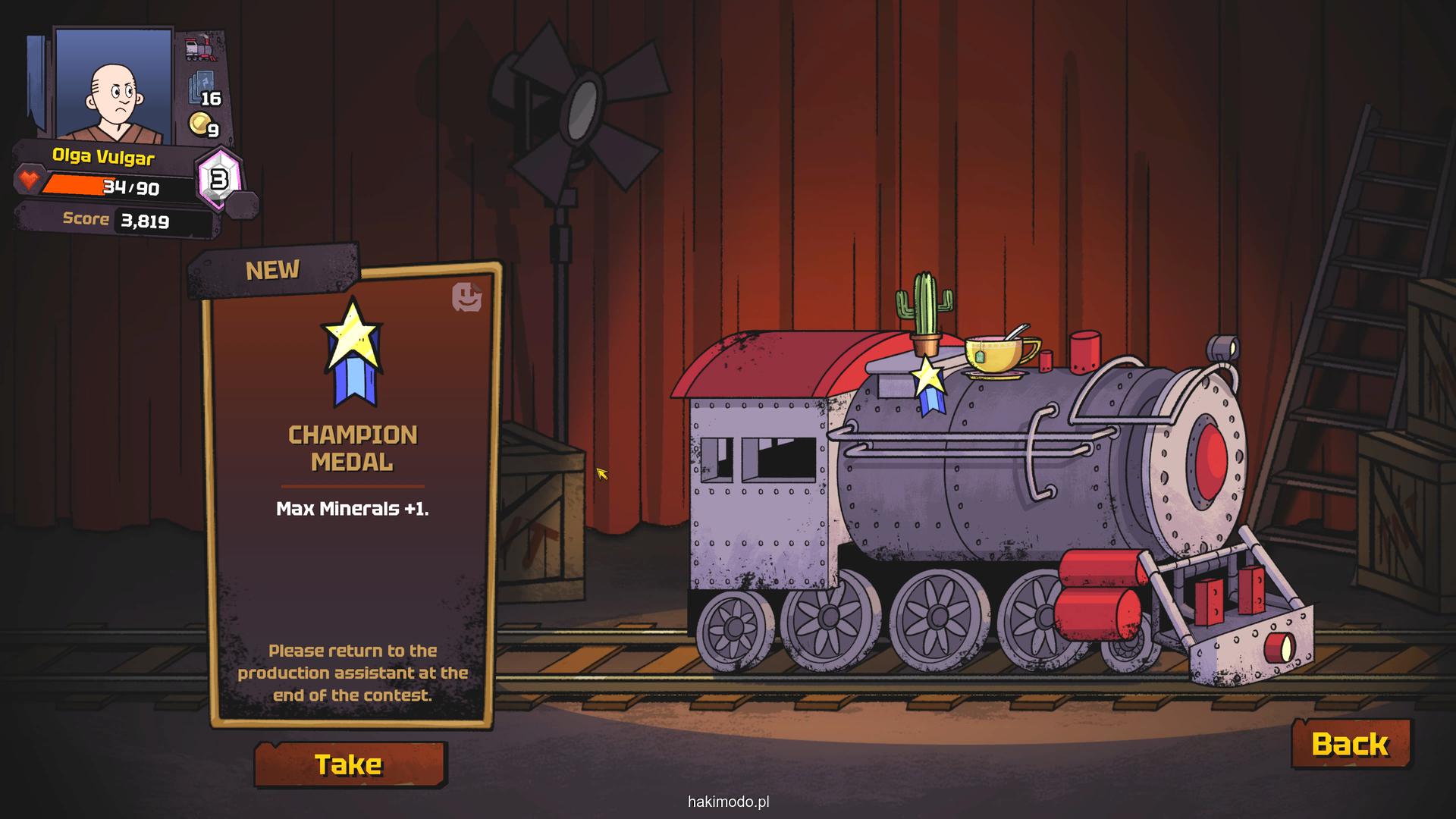Click the minerals crystal showing 3
Image resolution: width=1456 pixels, height=819 pixels.
[x=219, y=180]
